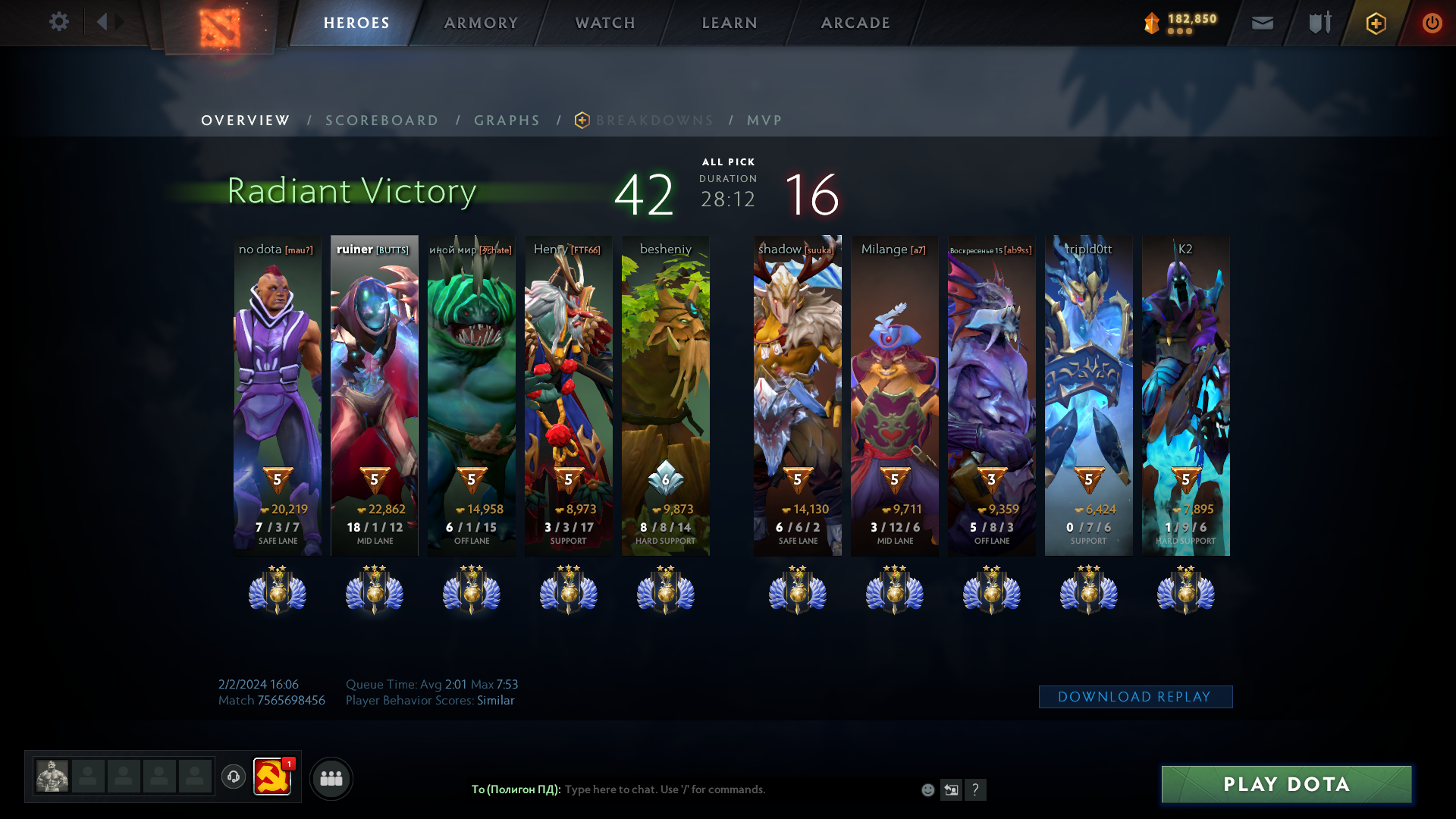The image size is (1456, 819).
Task: Click the Play Dota button
Action: (1286, 784)
